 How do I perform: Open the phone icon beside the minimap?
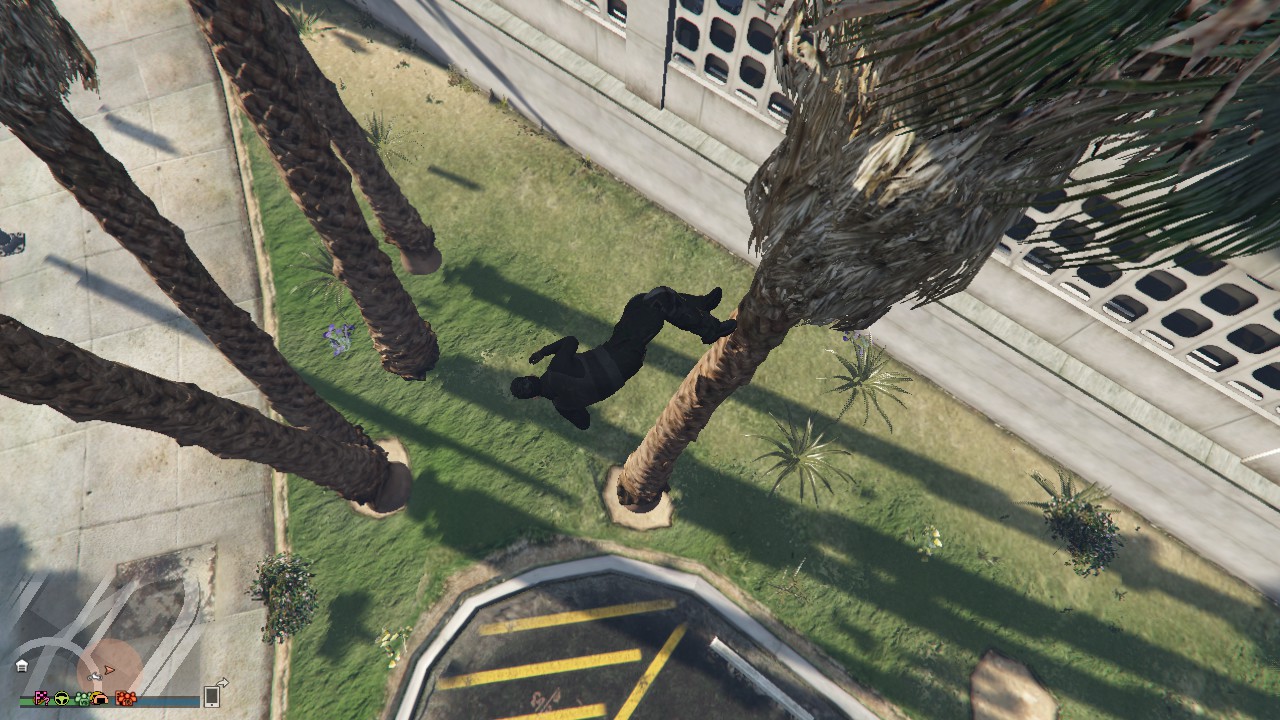tap(212, 697)
